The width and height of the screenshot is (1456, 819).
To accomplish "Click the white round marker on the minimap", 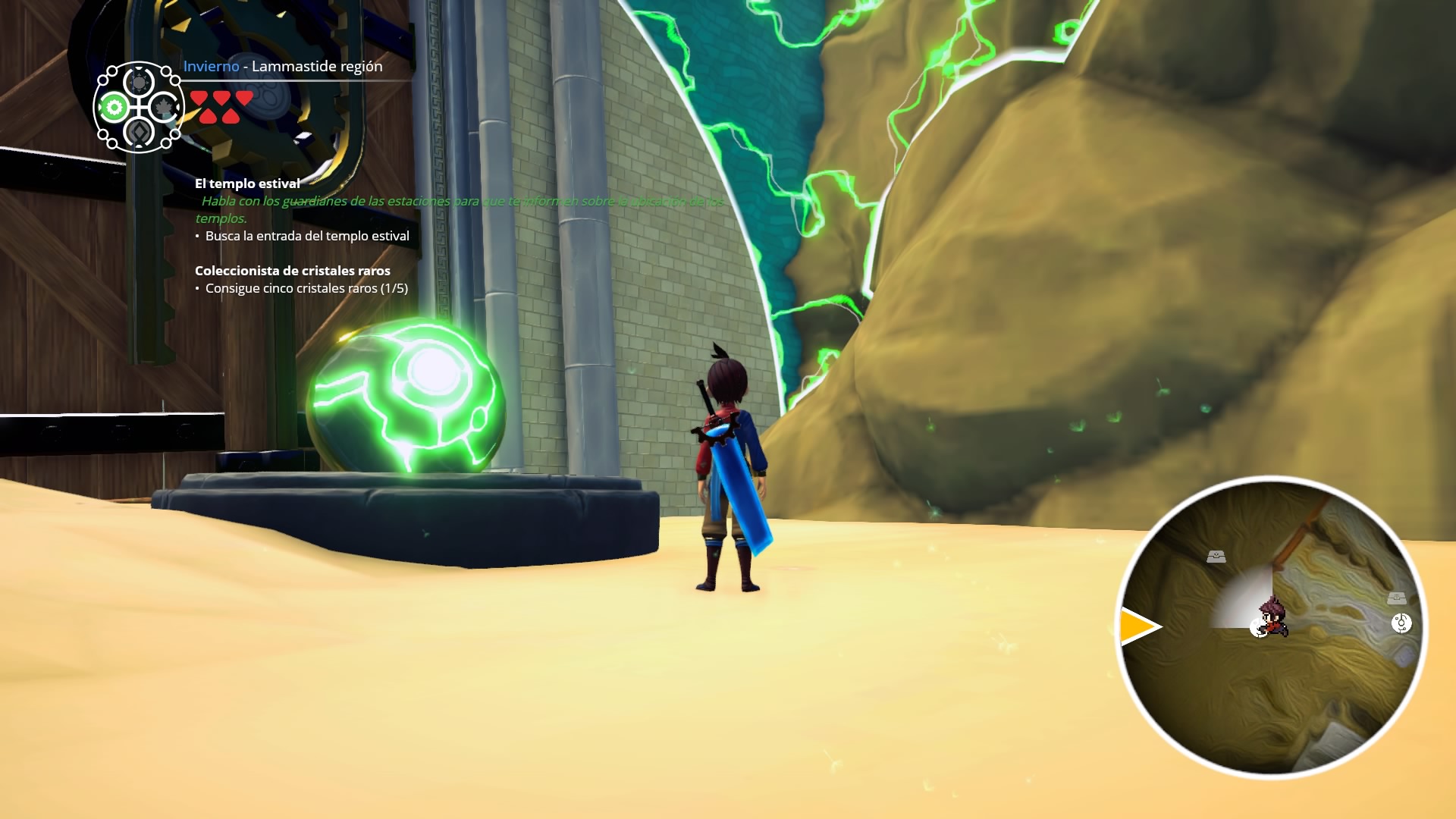I will (1401, 623).
